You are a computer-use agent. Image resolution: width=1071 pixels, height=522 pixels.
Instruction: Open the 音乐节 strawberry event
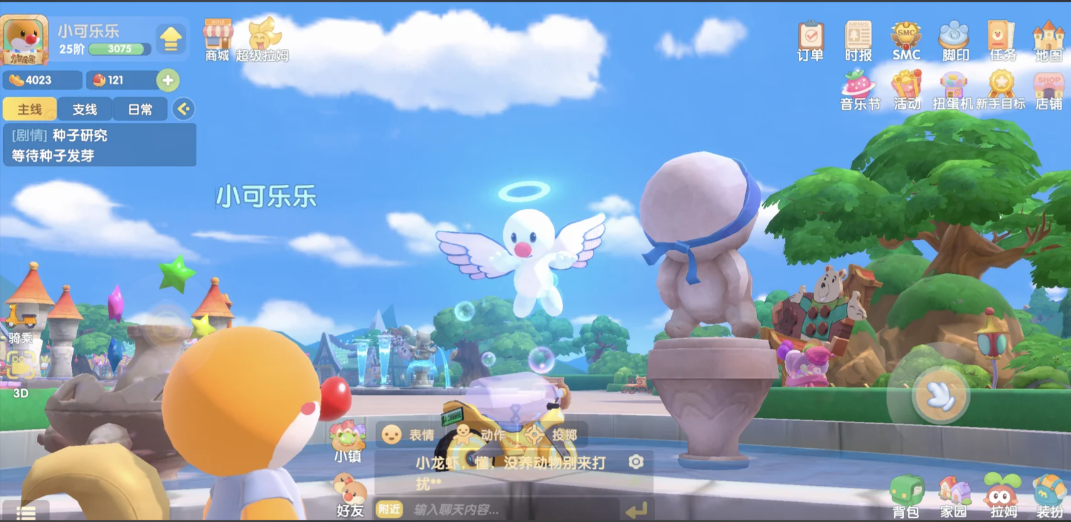(x=858, y=87)
